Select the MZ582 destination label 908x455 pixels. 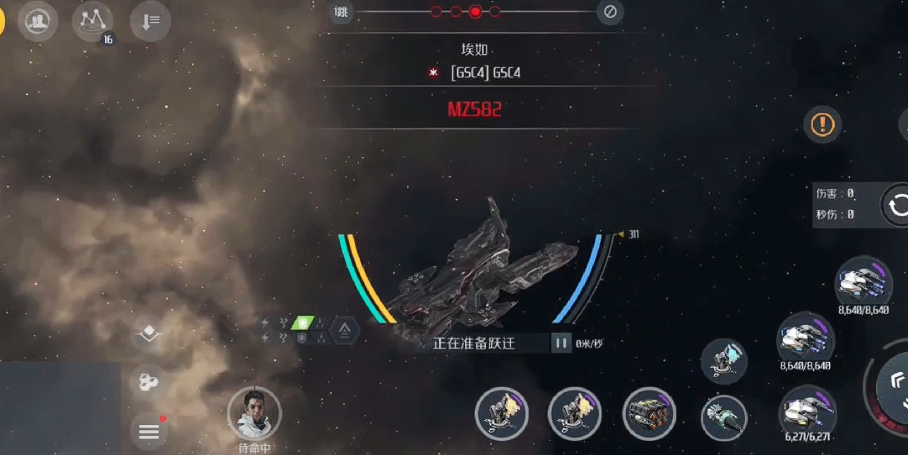click(x=474, y=109)
